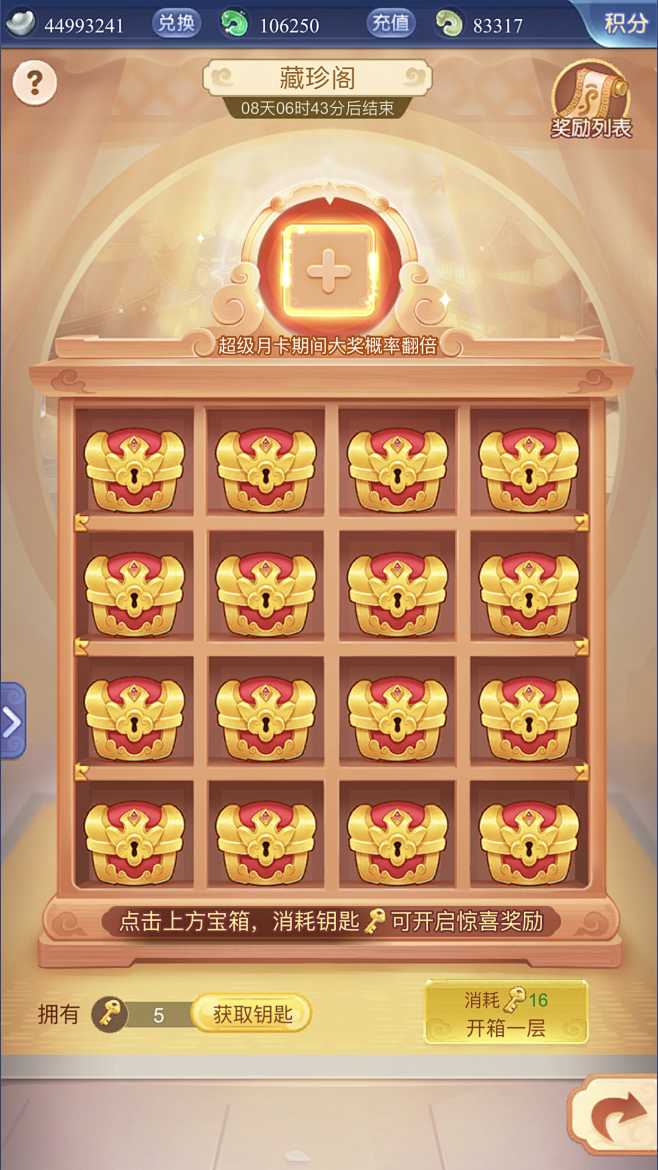Select the grand prize plus slot
The image size is (658, 1170).
pos(328,270)
